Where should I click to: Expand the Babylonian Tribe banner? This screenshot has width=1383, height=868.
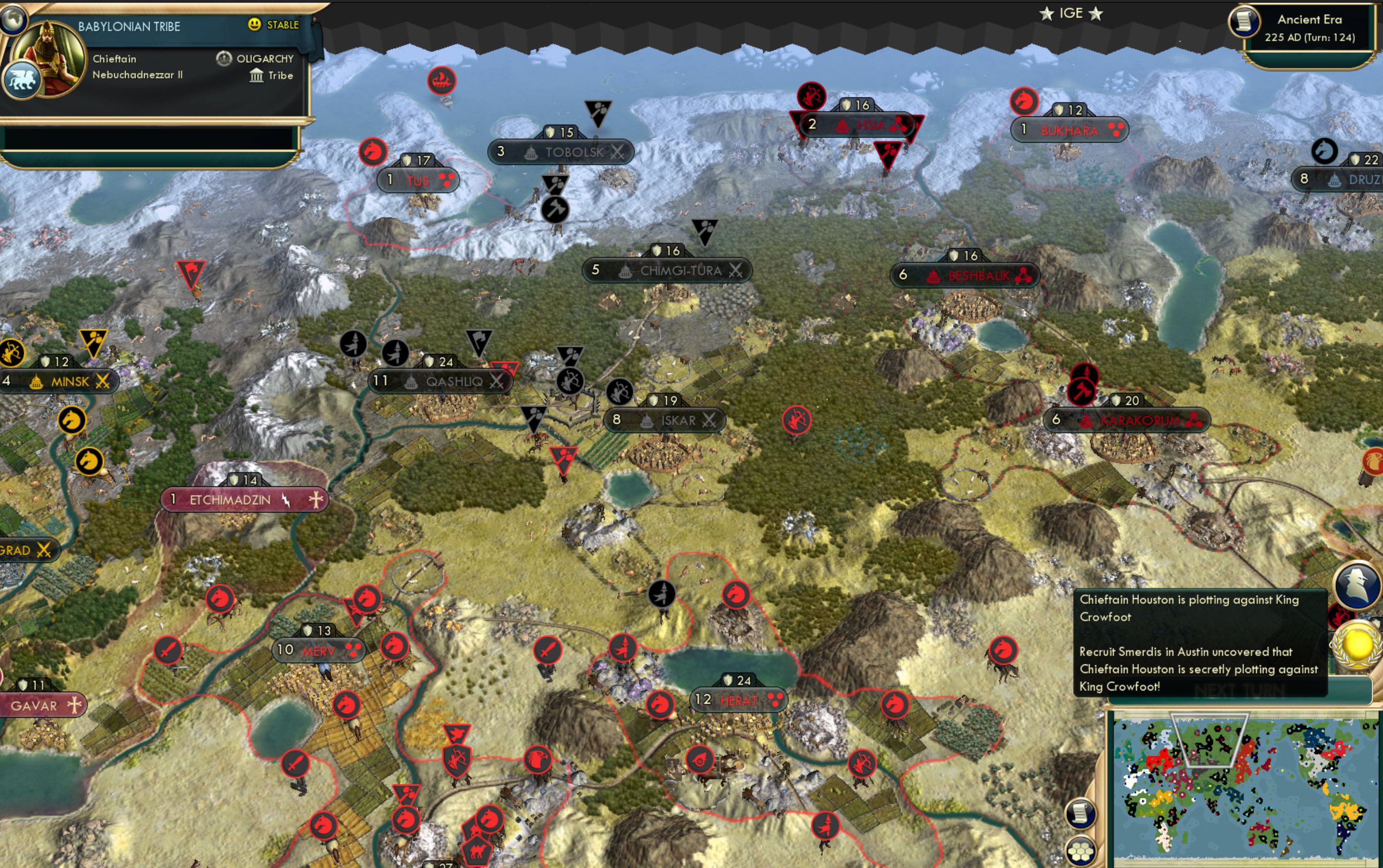coord(129,25)
